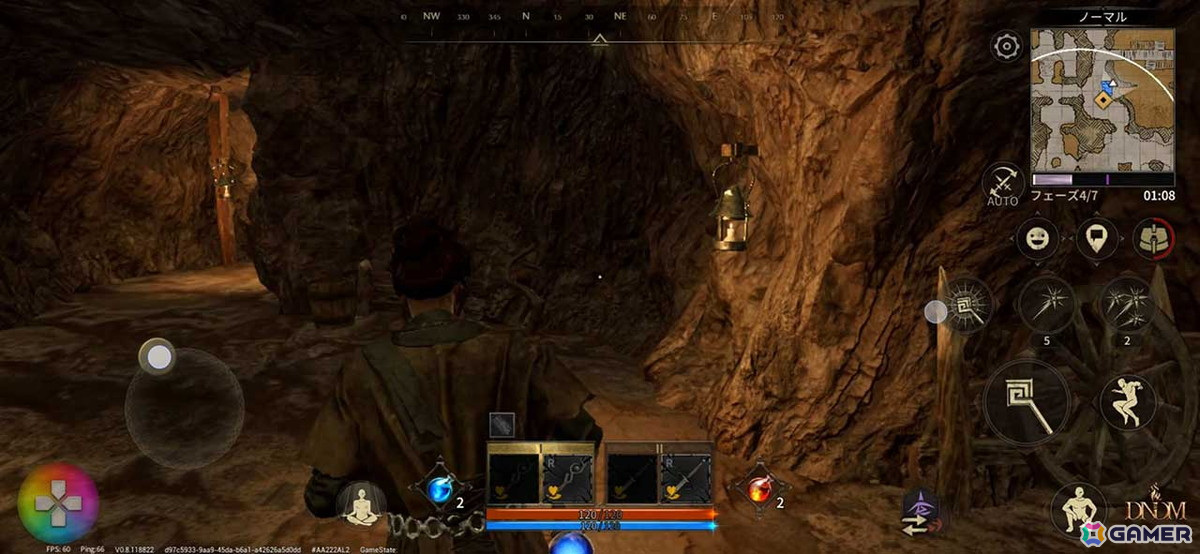This screenshot has height=554, width=1200.
Task: Open the rainbow gamepad overlay button
Action: [58, 503]
